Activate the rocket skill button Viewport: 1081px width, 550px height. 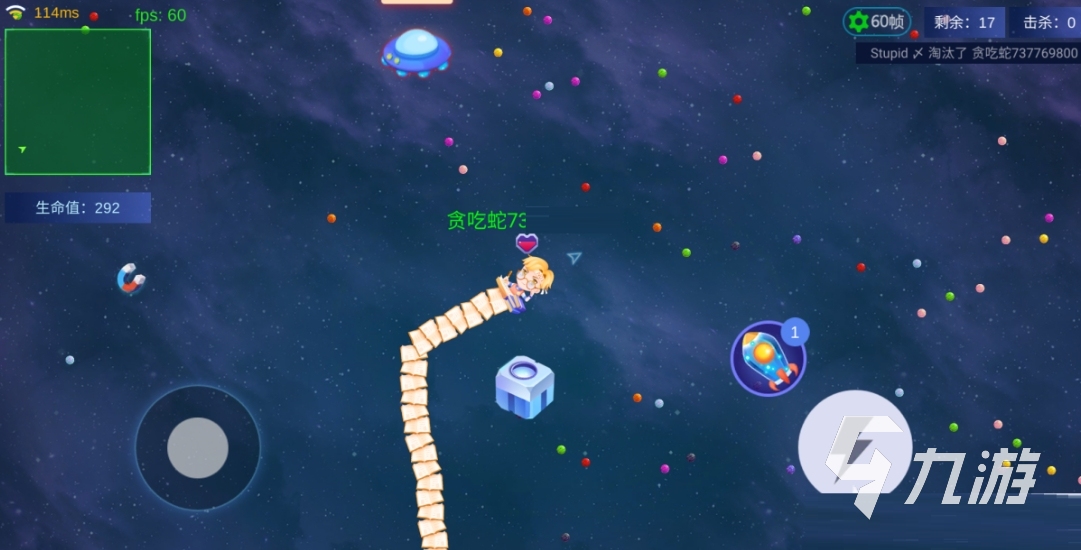768,358
